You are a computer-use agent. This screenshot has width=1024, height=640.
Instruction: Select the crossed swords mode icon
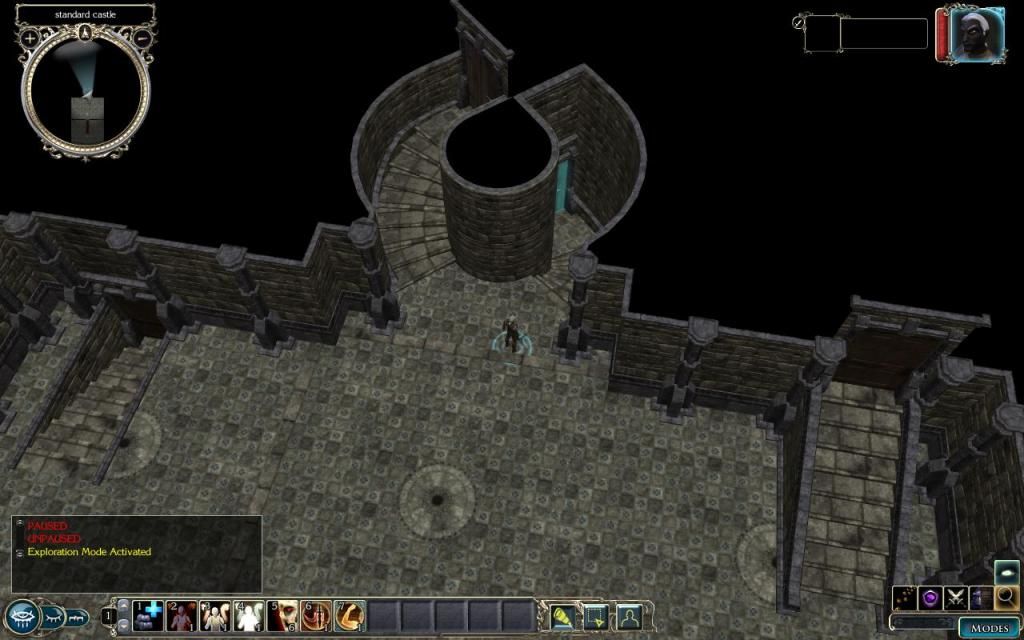pos(955,597)
